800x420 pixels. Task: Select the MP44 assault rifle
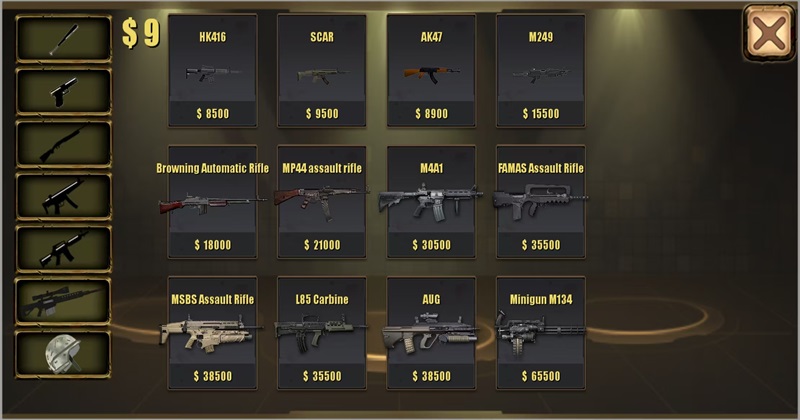pyautogui.click(x=321, y=203)
